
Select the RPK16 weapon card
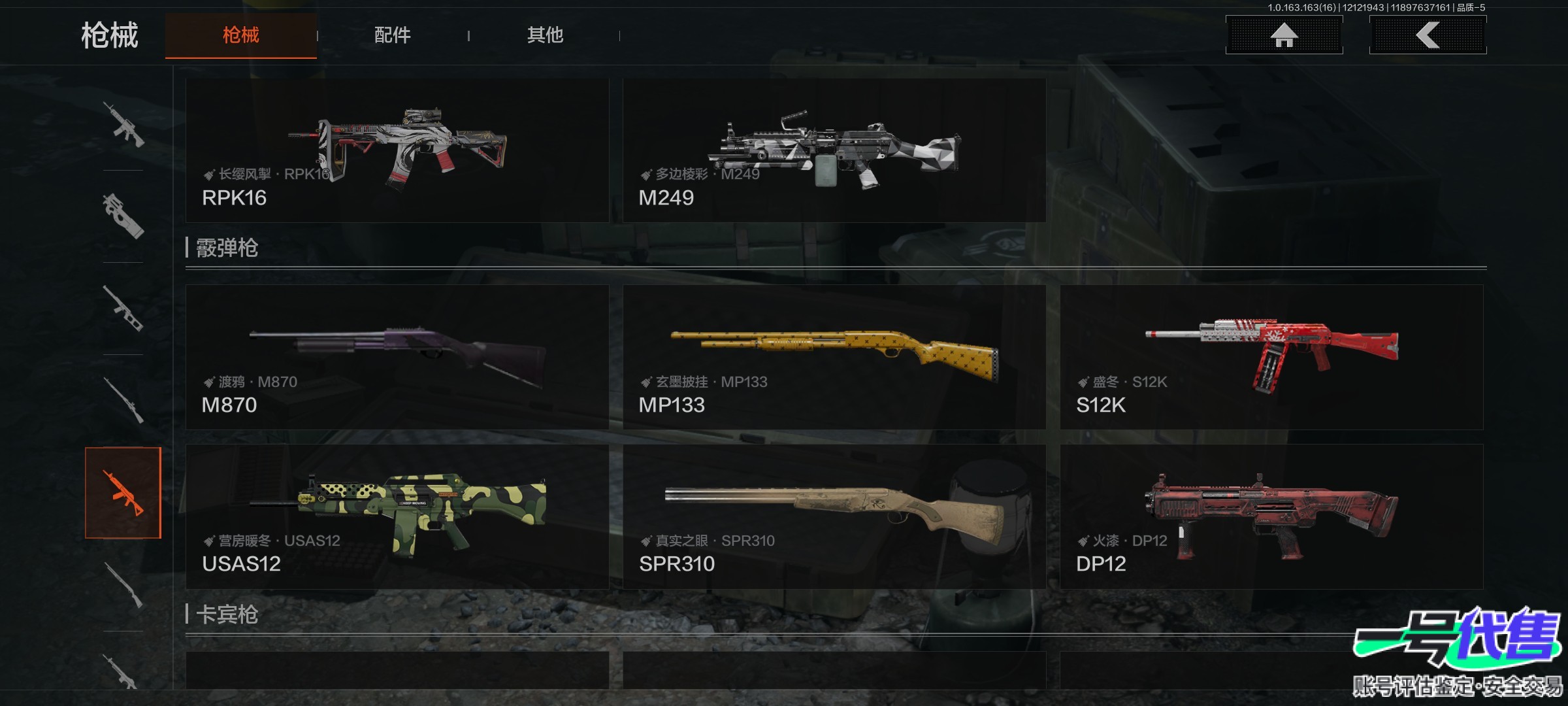[x=397, y=150]
